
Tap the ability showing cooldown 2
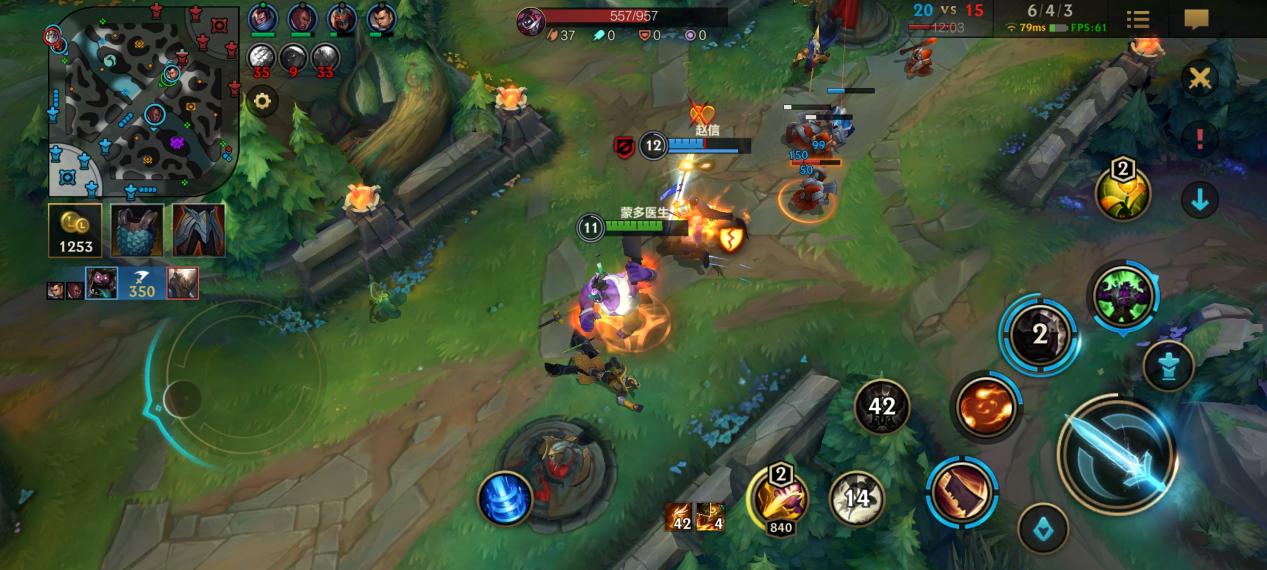point(1040,335)
